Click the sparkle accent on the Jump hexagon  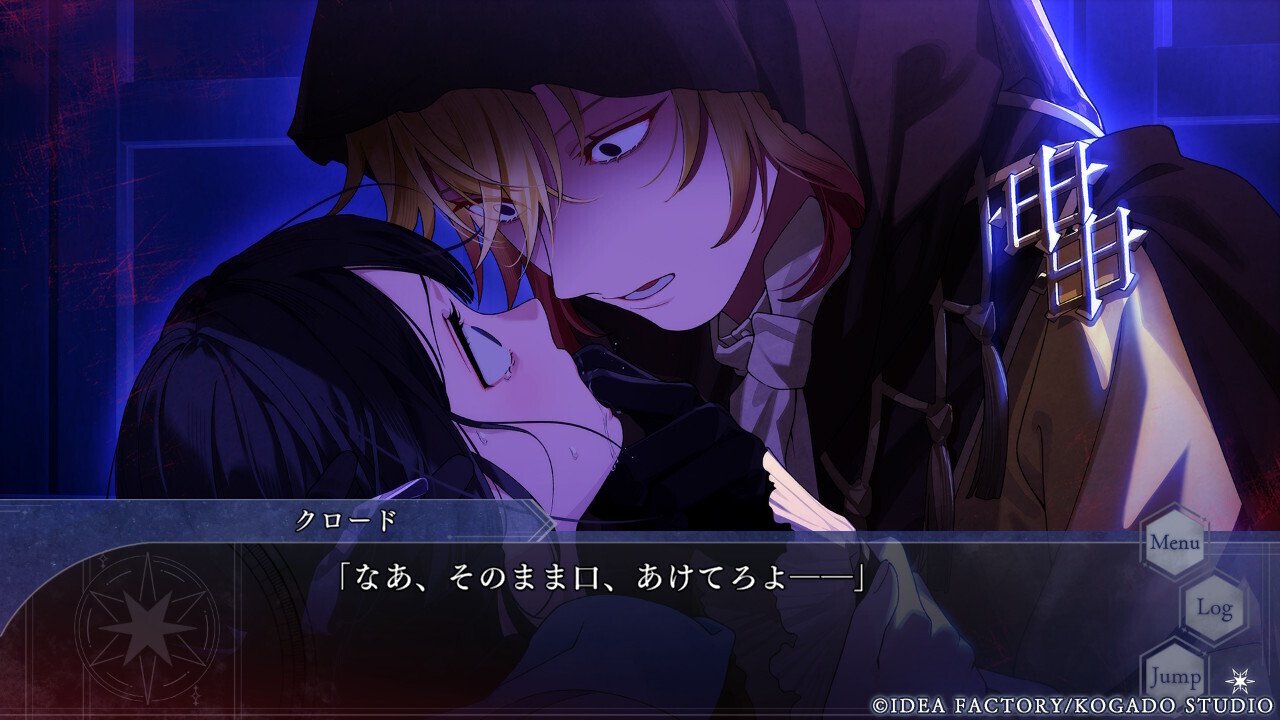[1205, 651]
